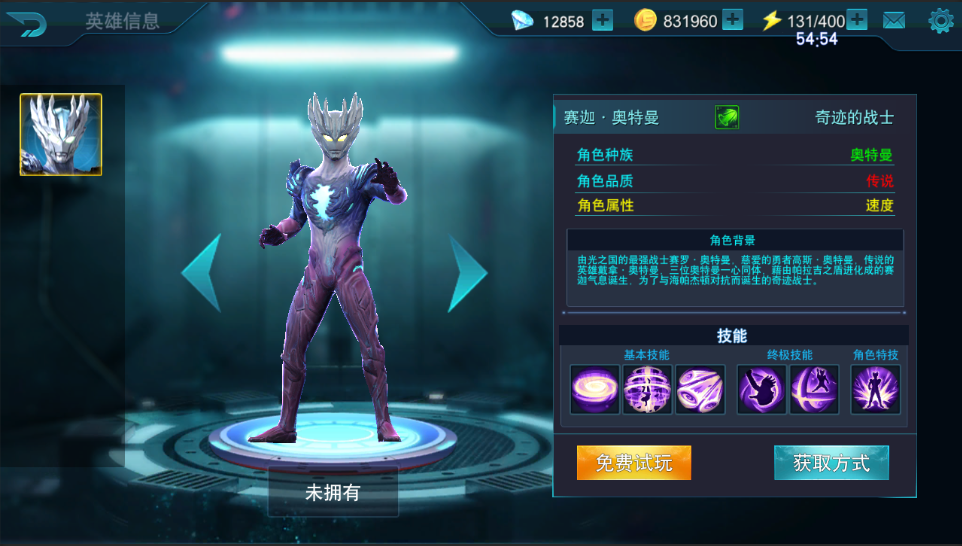The width and height of the screenshot is (962, 546).
Task: Tap the green icon beside the hero name
Action: point(727,118)
